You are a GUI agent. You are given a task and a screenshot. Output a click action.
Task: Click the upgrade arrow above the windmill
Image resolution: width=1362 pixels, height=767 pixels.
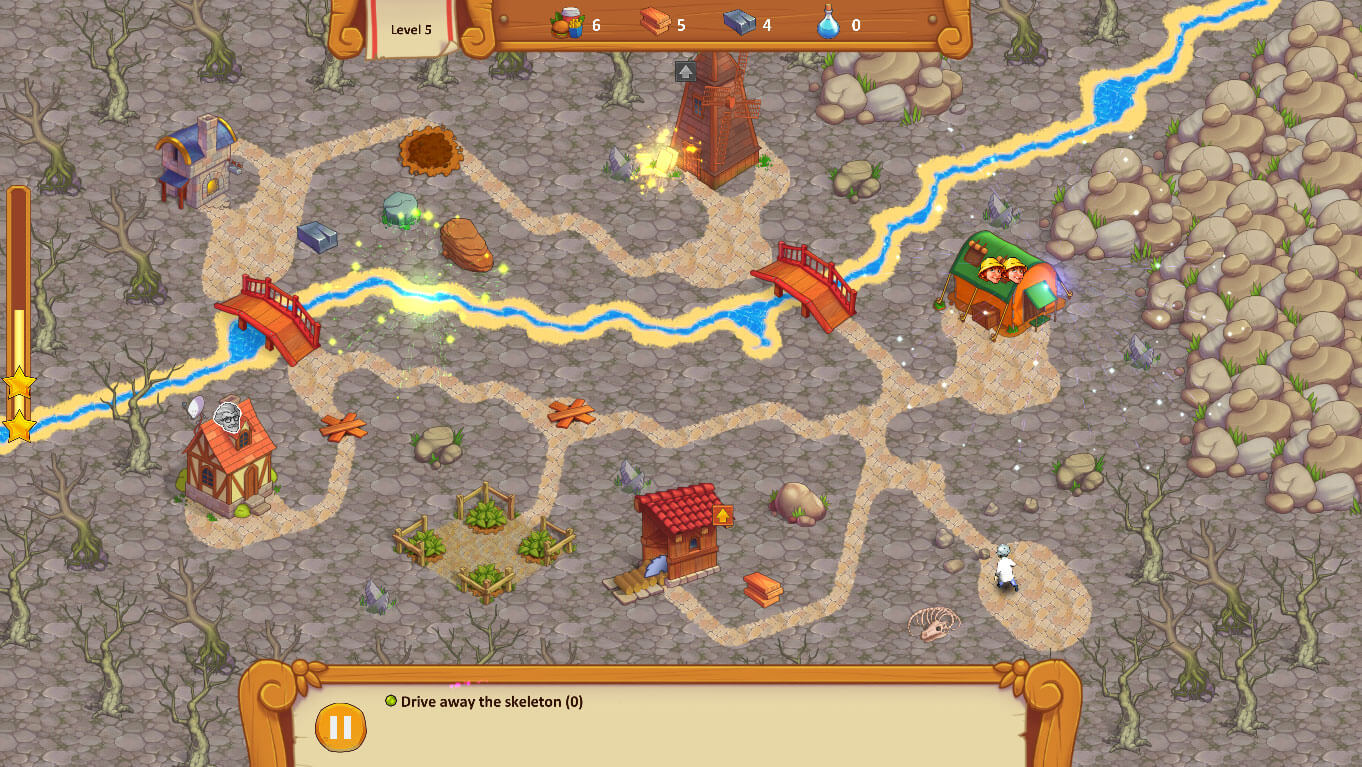(687, 70)
